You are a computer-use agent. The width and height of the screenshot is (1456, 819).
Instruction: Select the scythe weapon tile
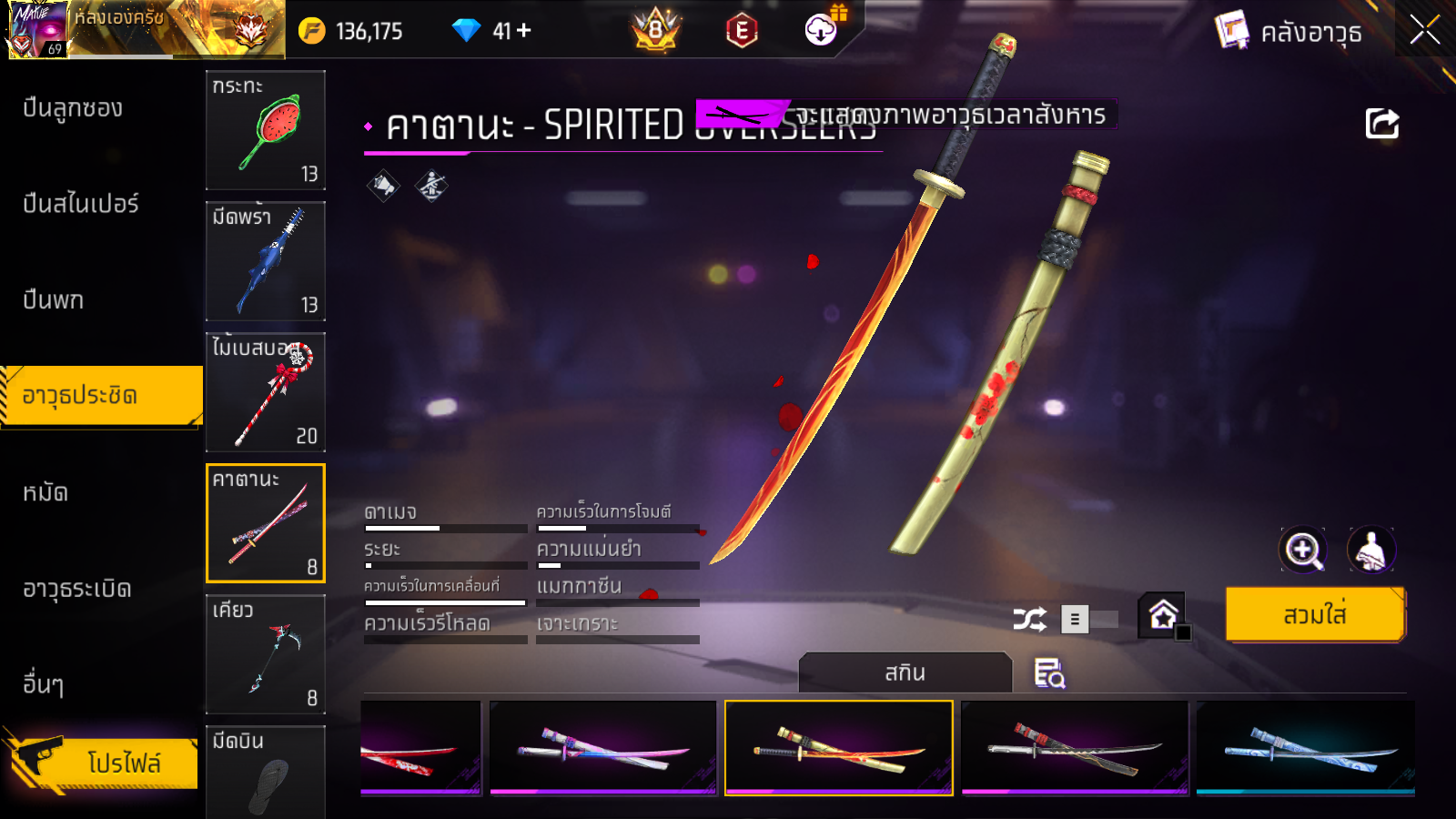[266, 654]
